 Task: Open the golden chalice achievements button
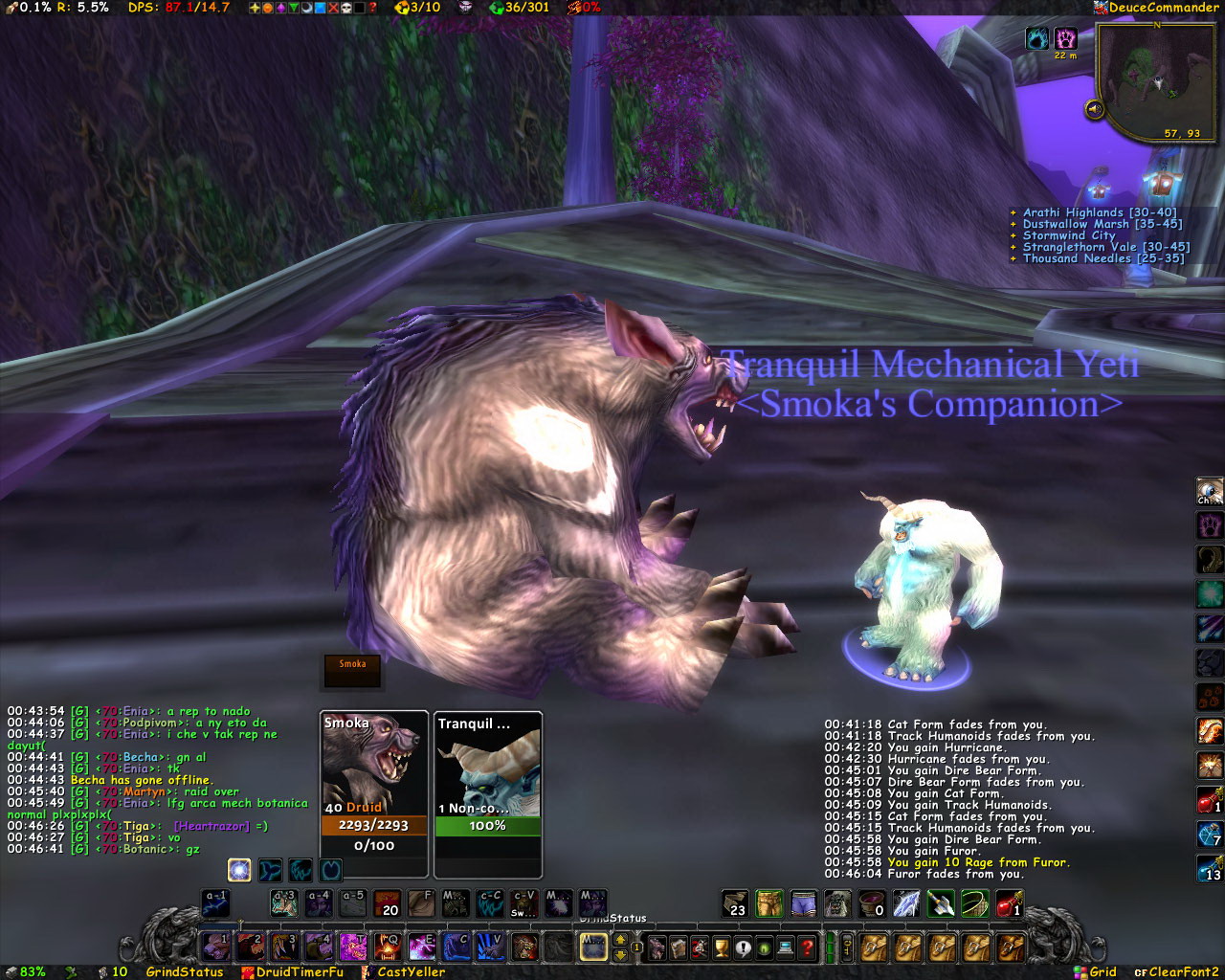click(722, 947)
